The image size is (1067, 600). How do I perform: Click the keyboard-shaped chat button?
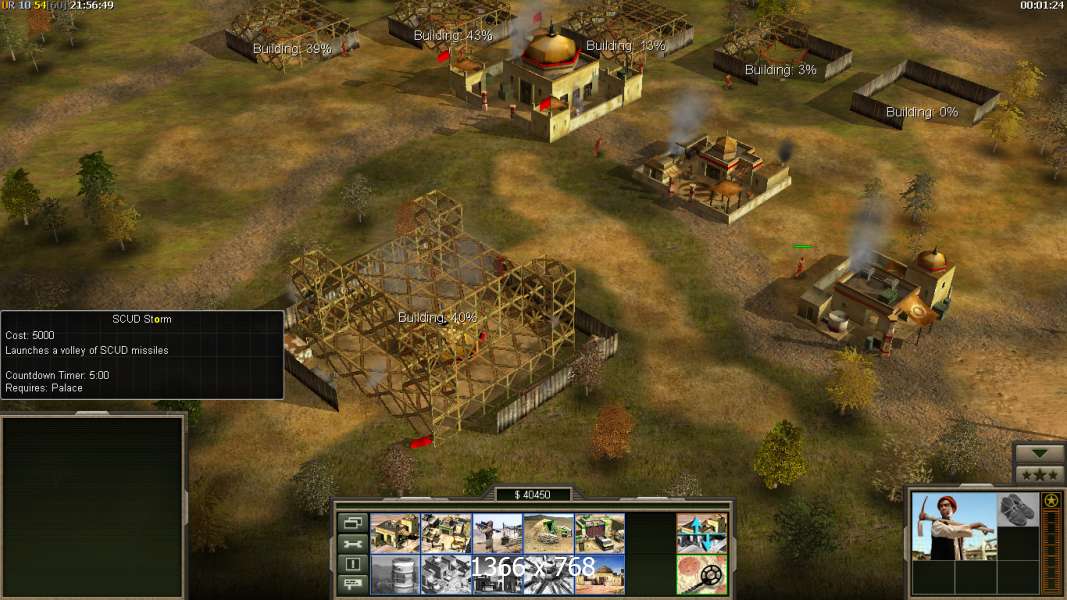point(351,585)
